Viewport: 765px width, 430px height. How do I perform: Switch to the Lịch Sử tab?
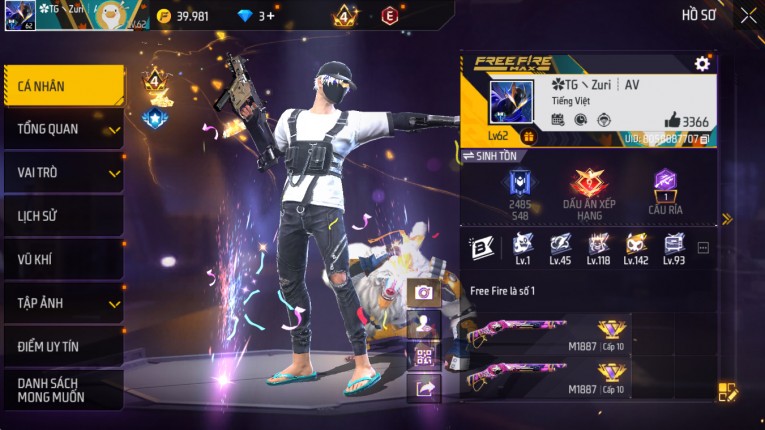point(62,216)
